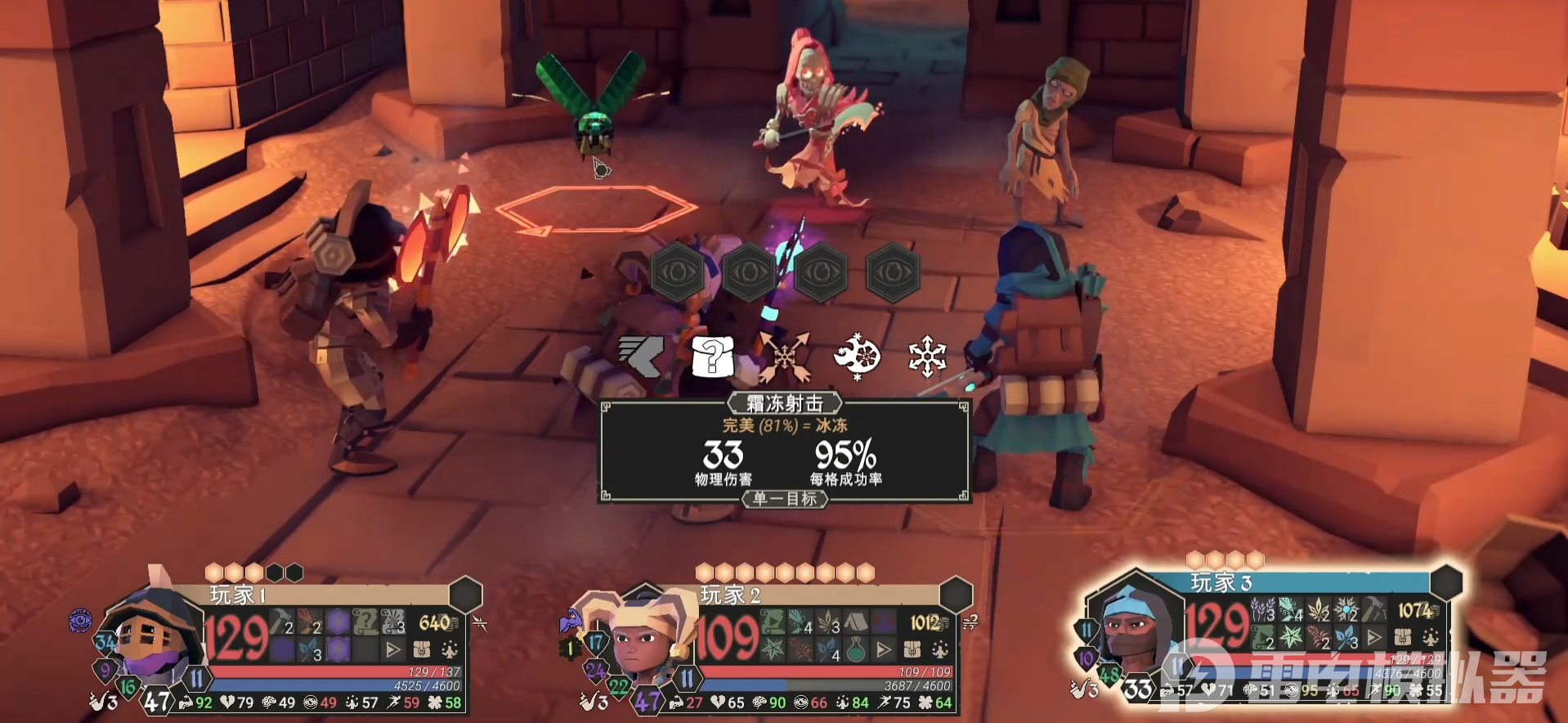The image size is (1568, 723).
Task: Use Player 3's blue-orb star item
Action: pyautogui.click(x=1346, y=610)
